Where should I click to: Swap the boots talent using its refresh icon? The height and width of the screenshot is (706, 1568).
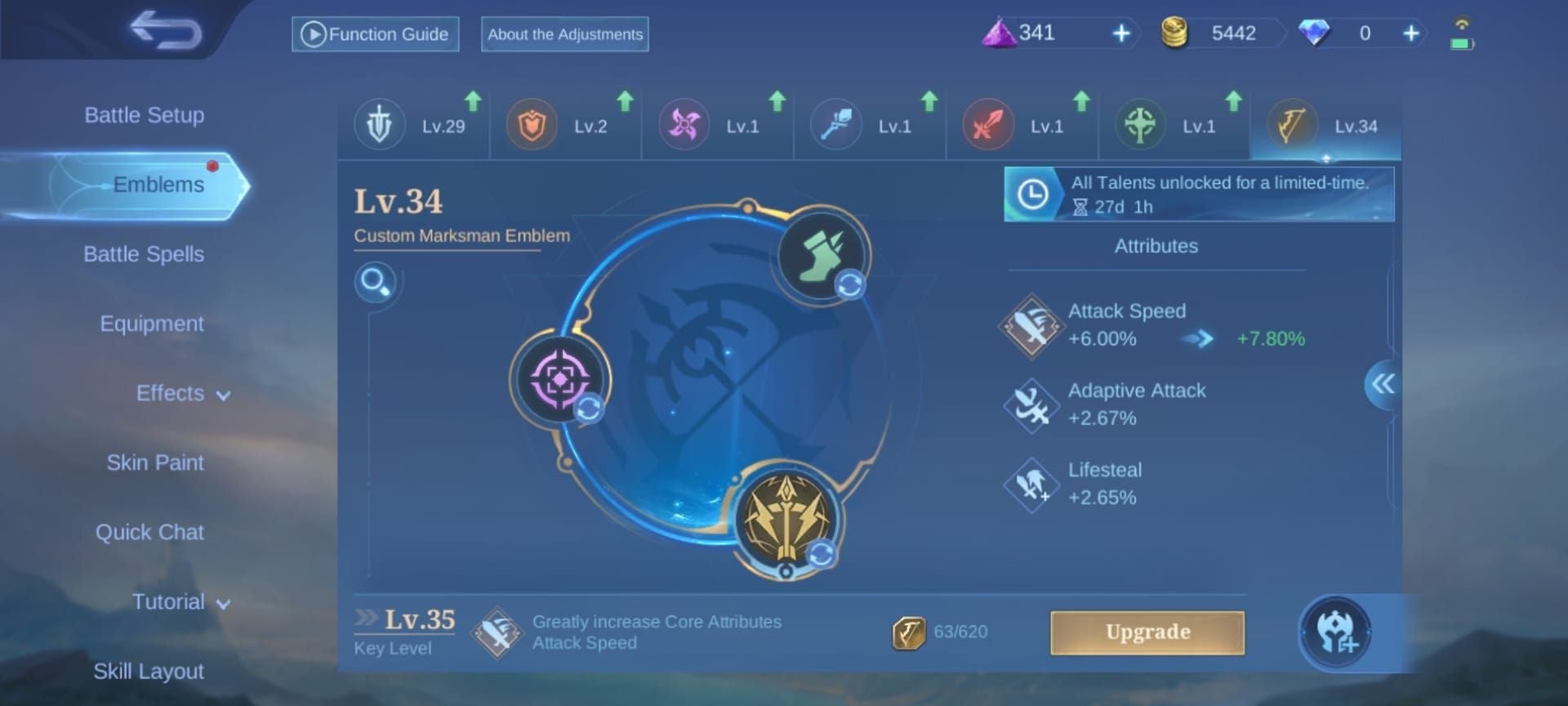(x=849, y=286)
